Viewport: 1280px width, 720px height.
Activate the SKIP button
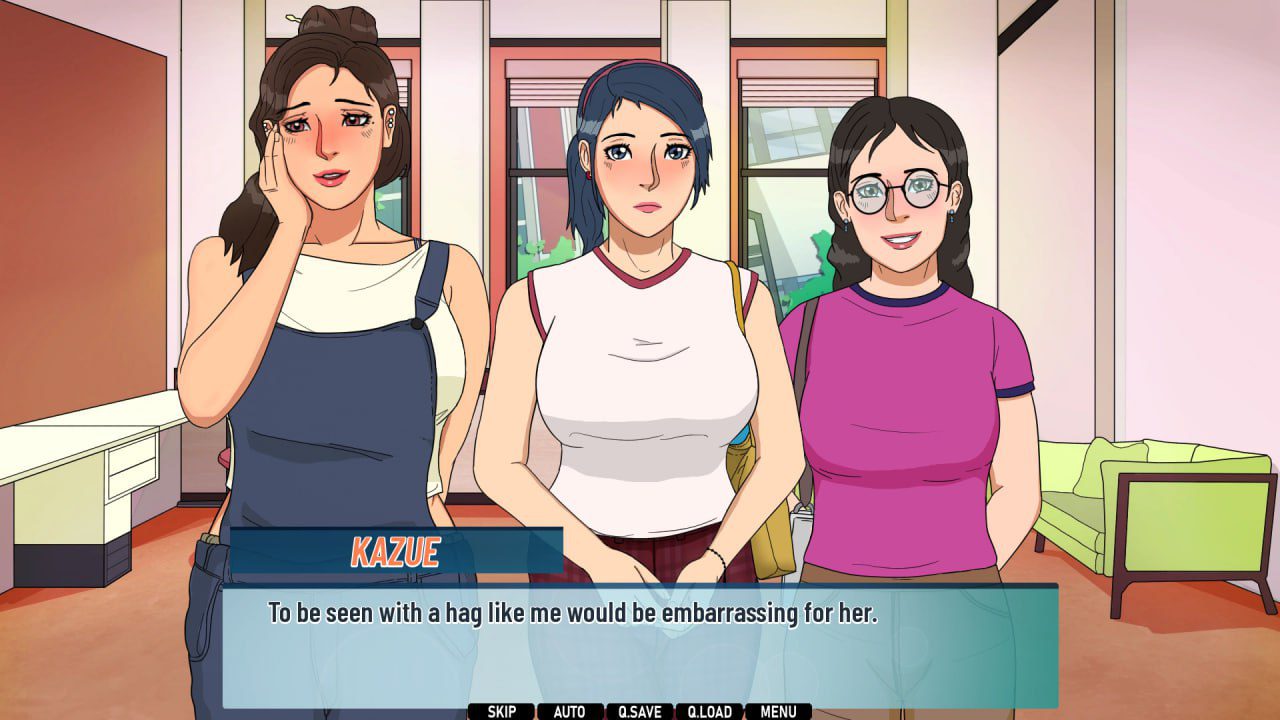501,712
